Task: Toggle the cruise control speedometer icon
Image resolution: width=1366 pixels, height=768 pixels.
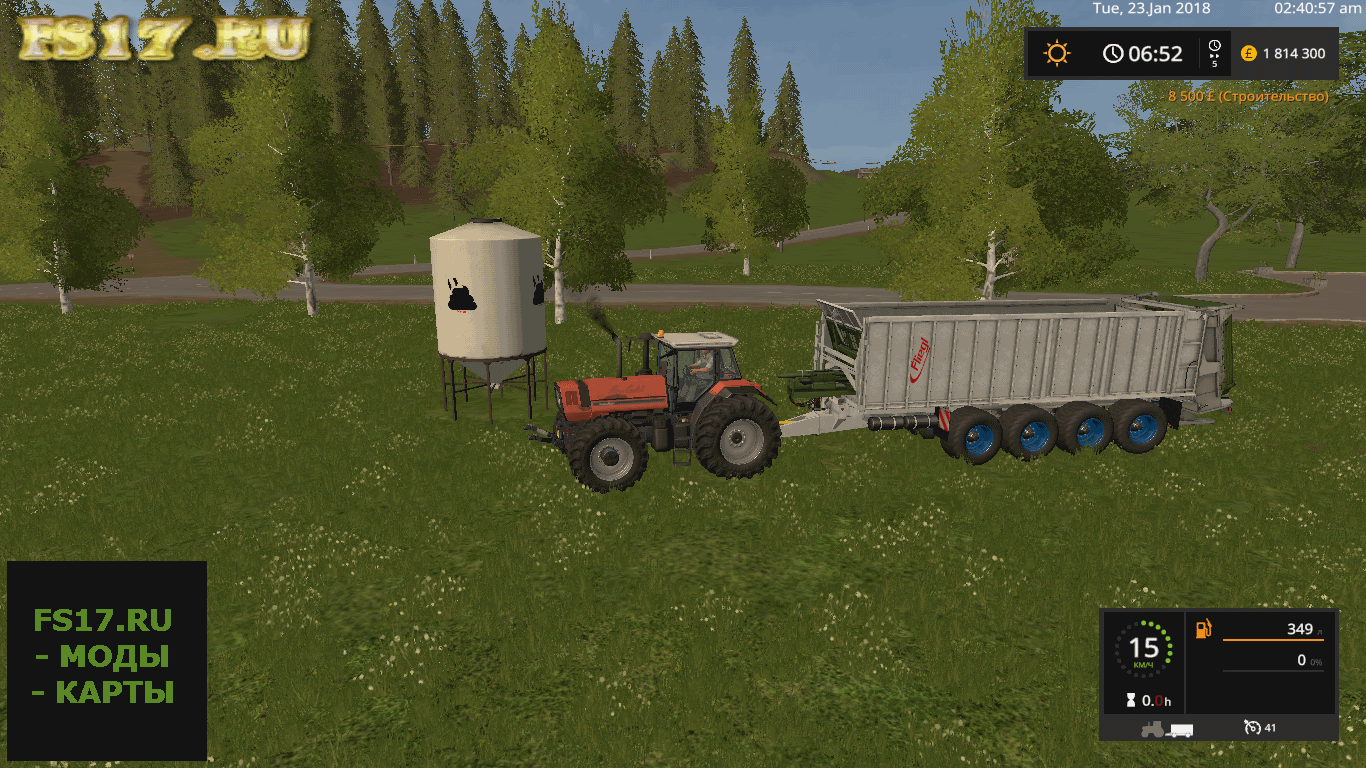Action: coord(1251,728)
